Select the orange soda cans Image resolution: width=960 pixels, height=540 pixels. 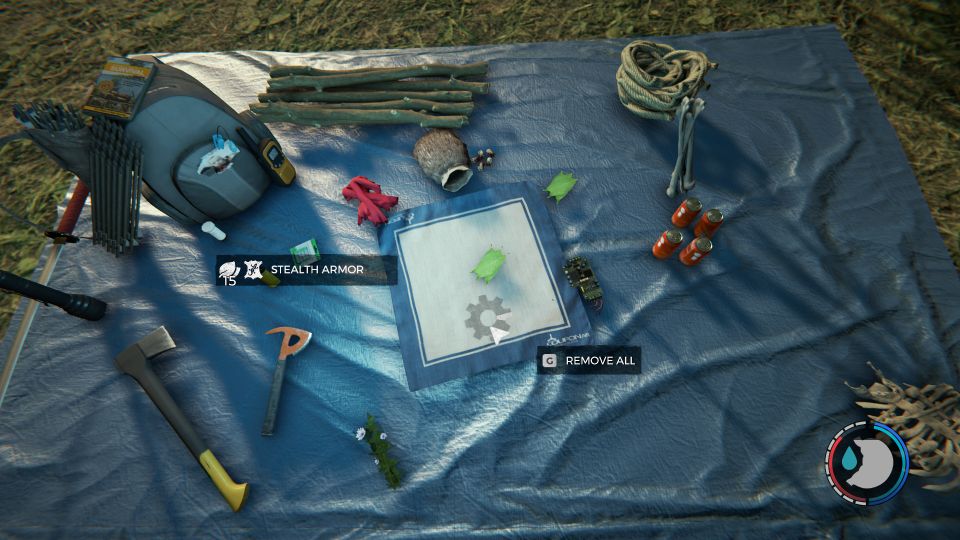[689, 230]
